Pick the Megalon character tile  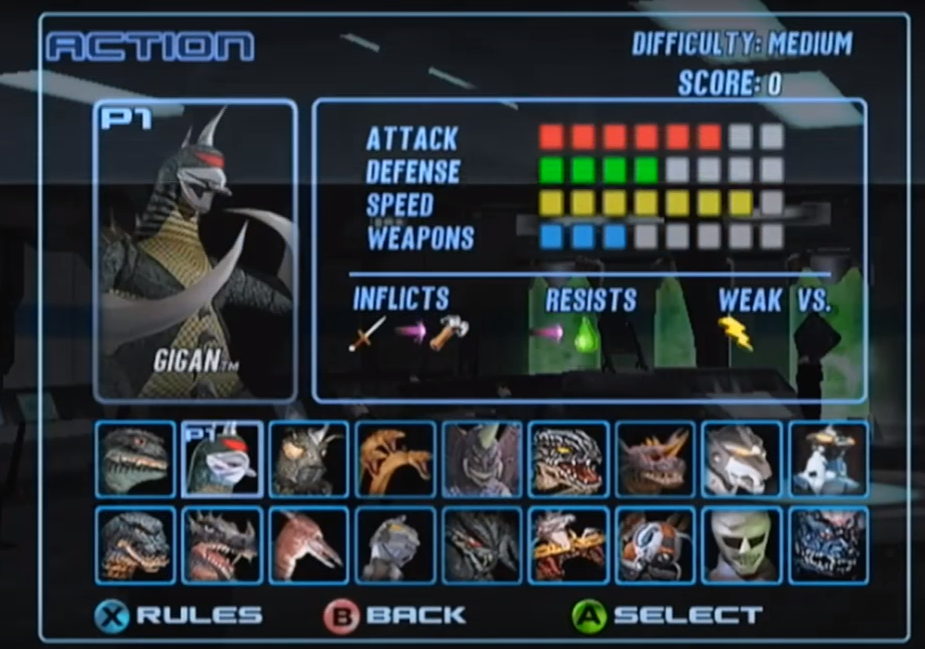[308, 459]
